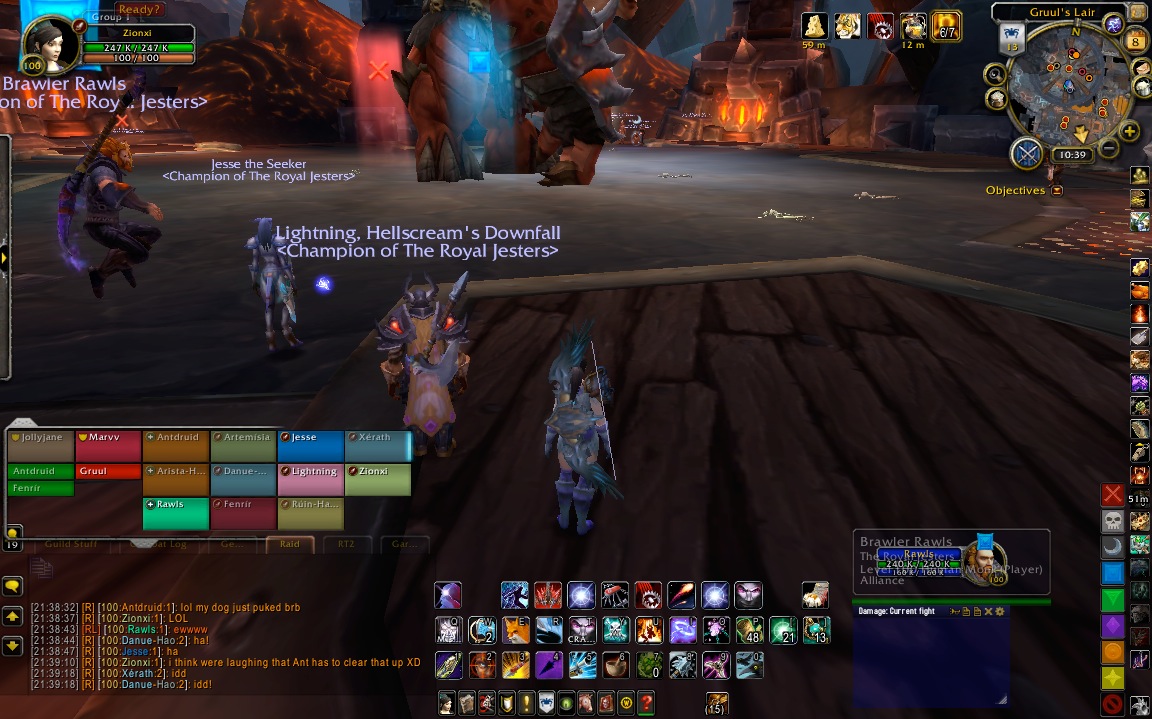Open the calendar button showing 8
1152x719 pixels.
[x=1136, y=41]
